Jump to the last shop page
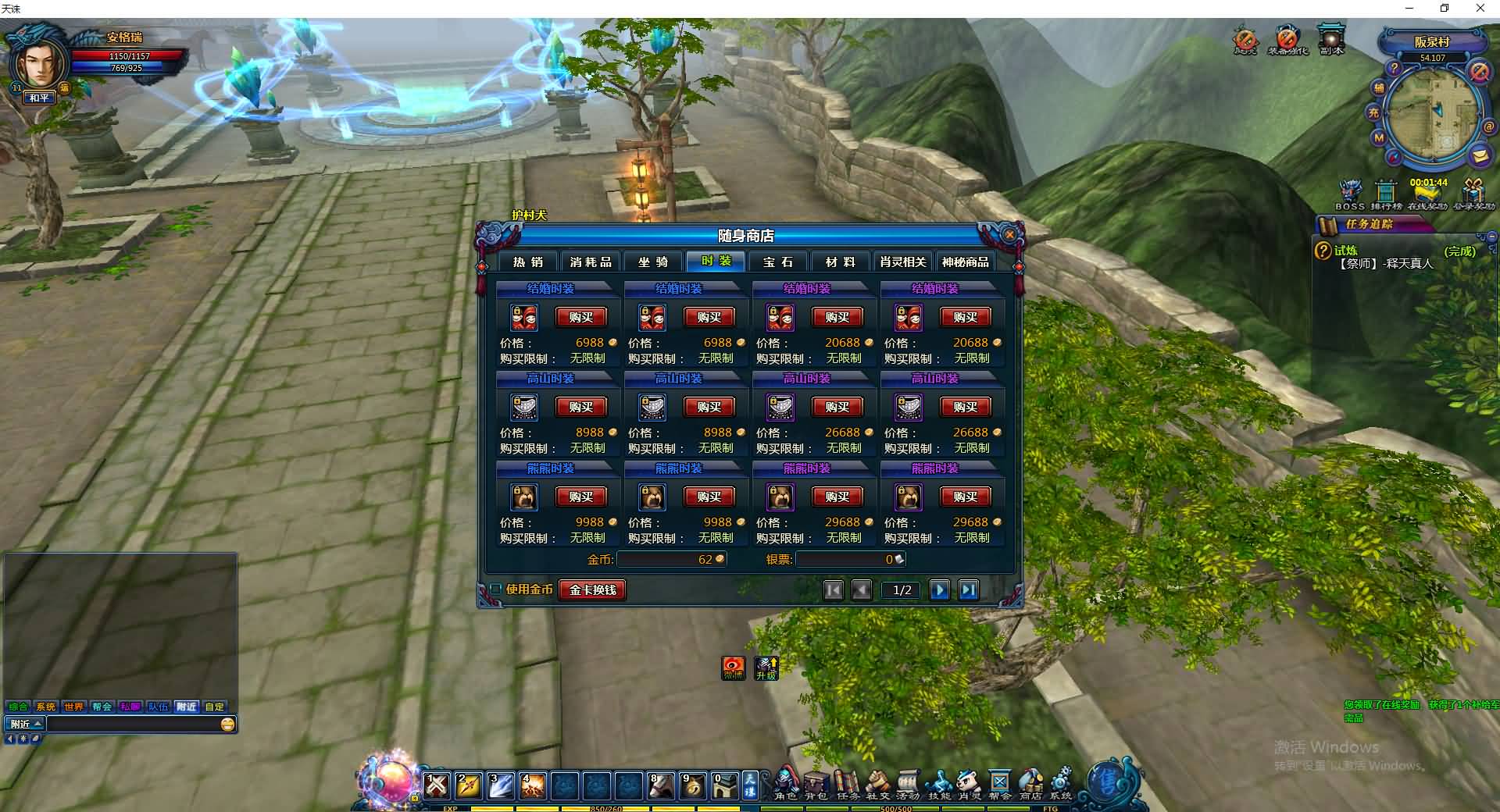 (968, 589)
